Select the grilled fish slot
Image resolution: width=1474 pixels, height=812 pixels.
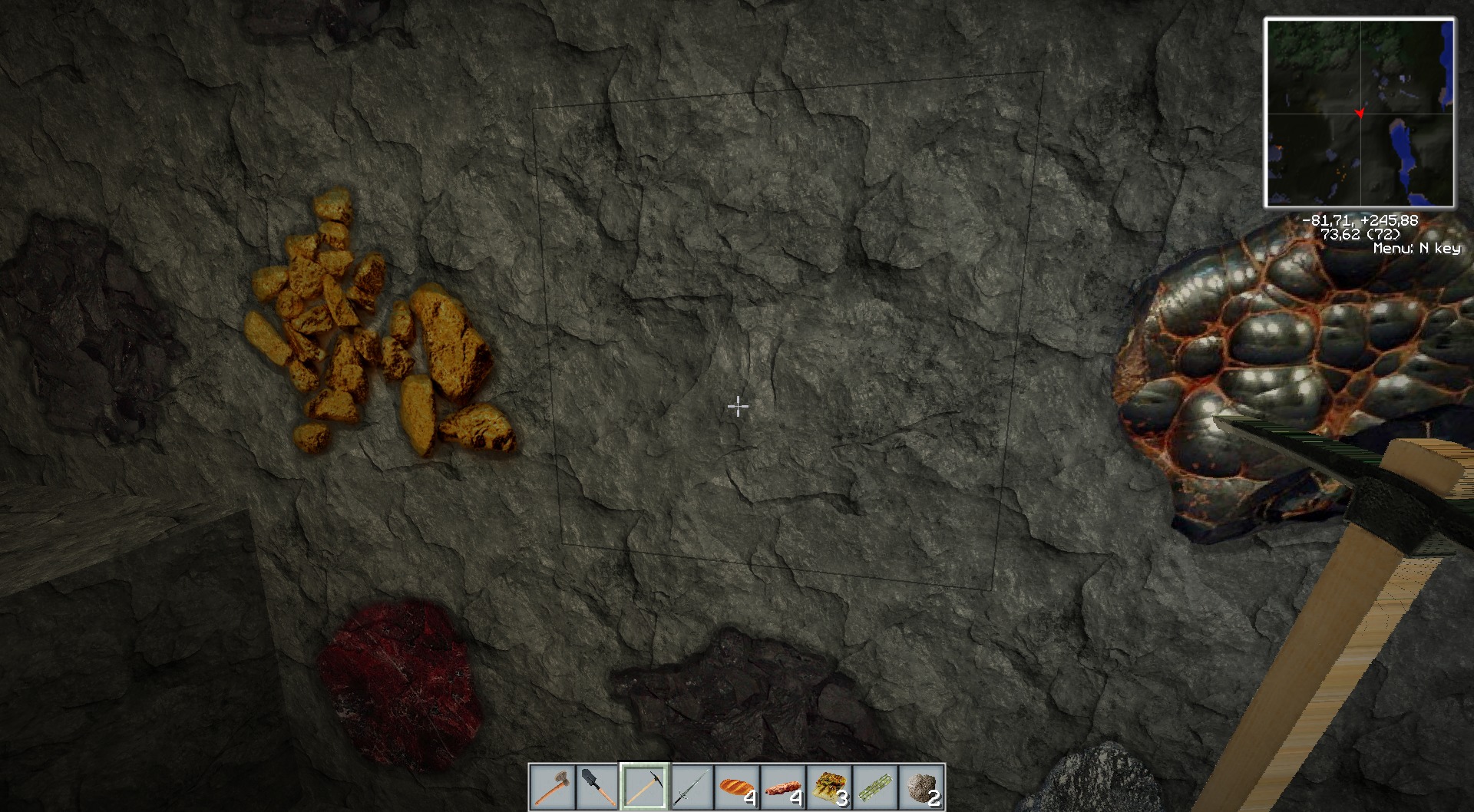829,787
